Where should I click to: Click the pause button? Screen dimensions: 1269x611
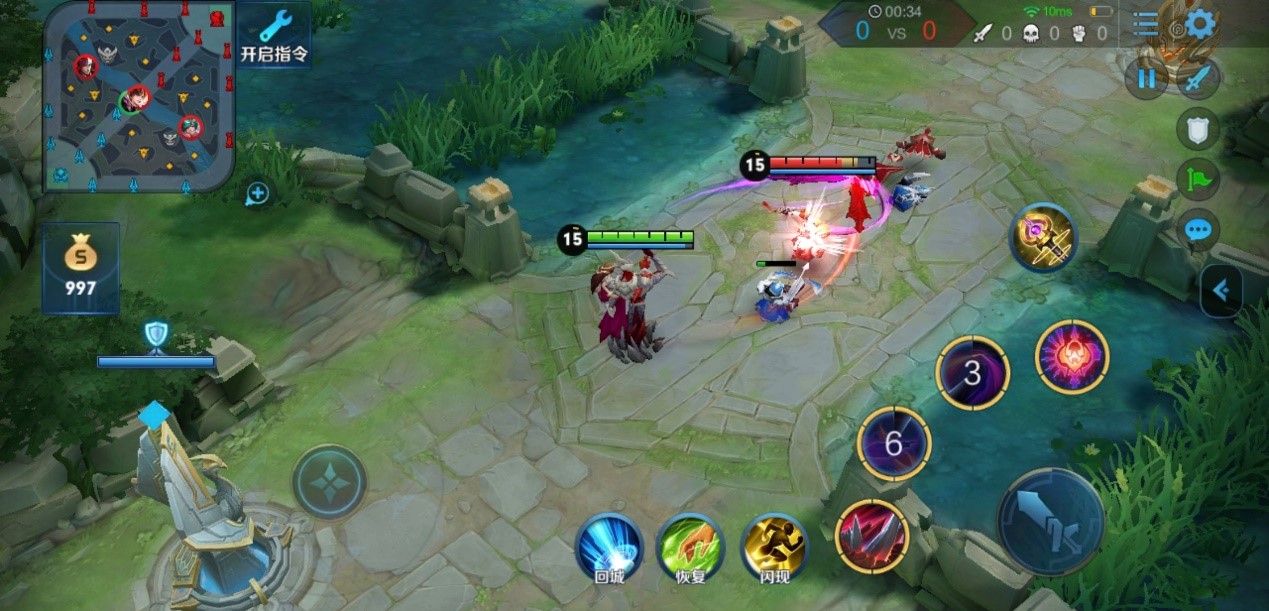coord(1146,78)
